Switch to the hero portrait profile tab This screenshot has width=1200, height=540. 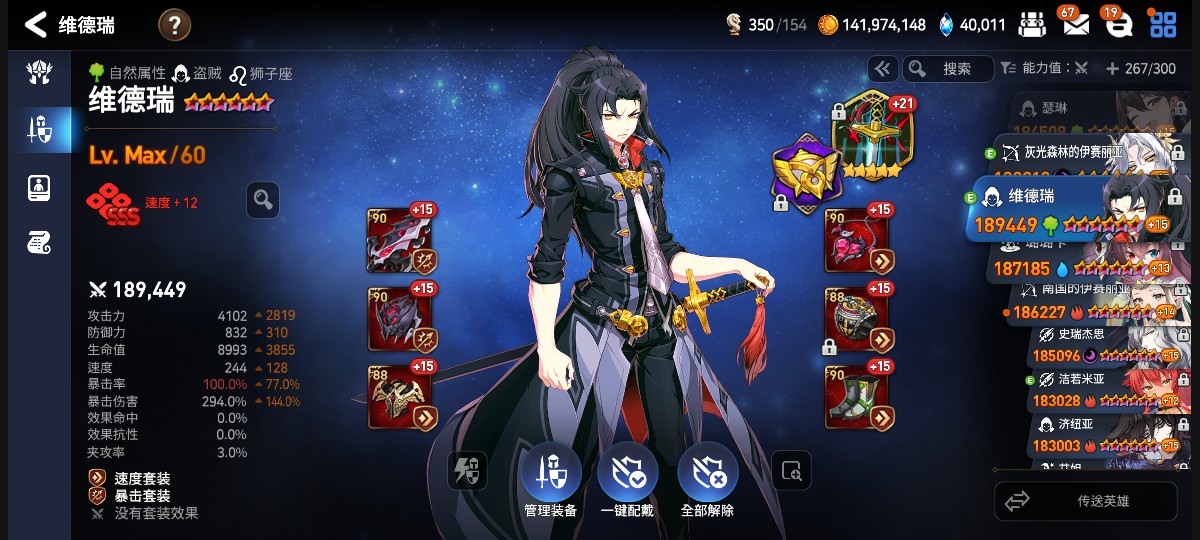click(39, 187)
